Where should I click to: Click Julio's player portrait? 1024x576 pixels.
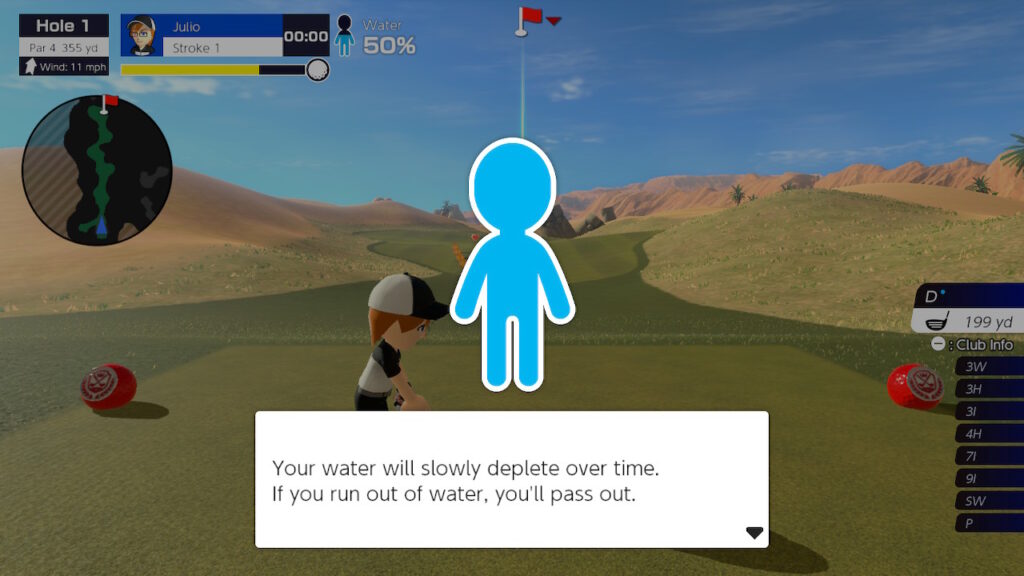tap(141, 36)
